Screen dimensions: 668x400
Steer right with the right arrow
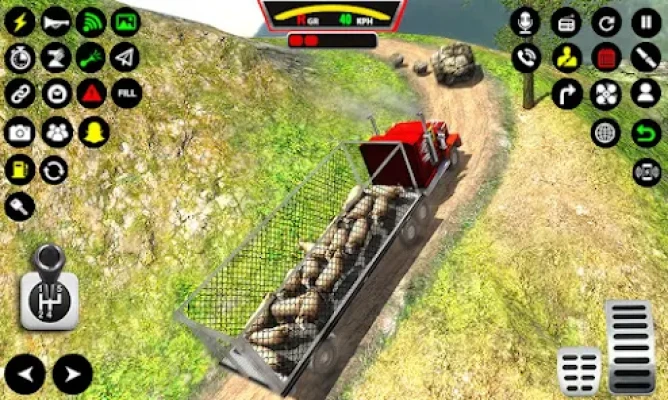[x=71, y=375]
